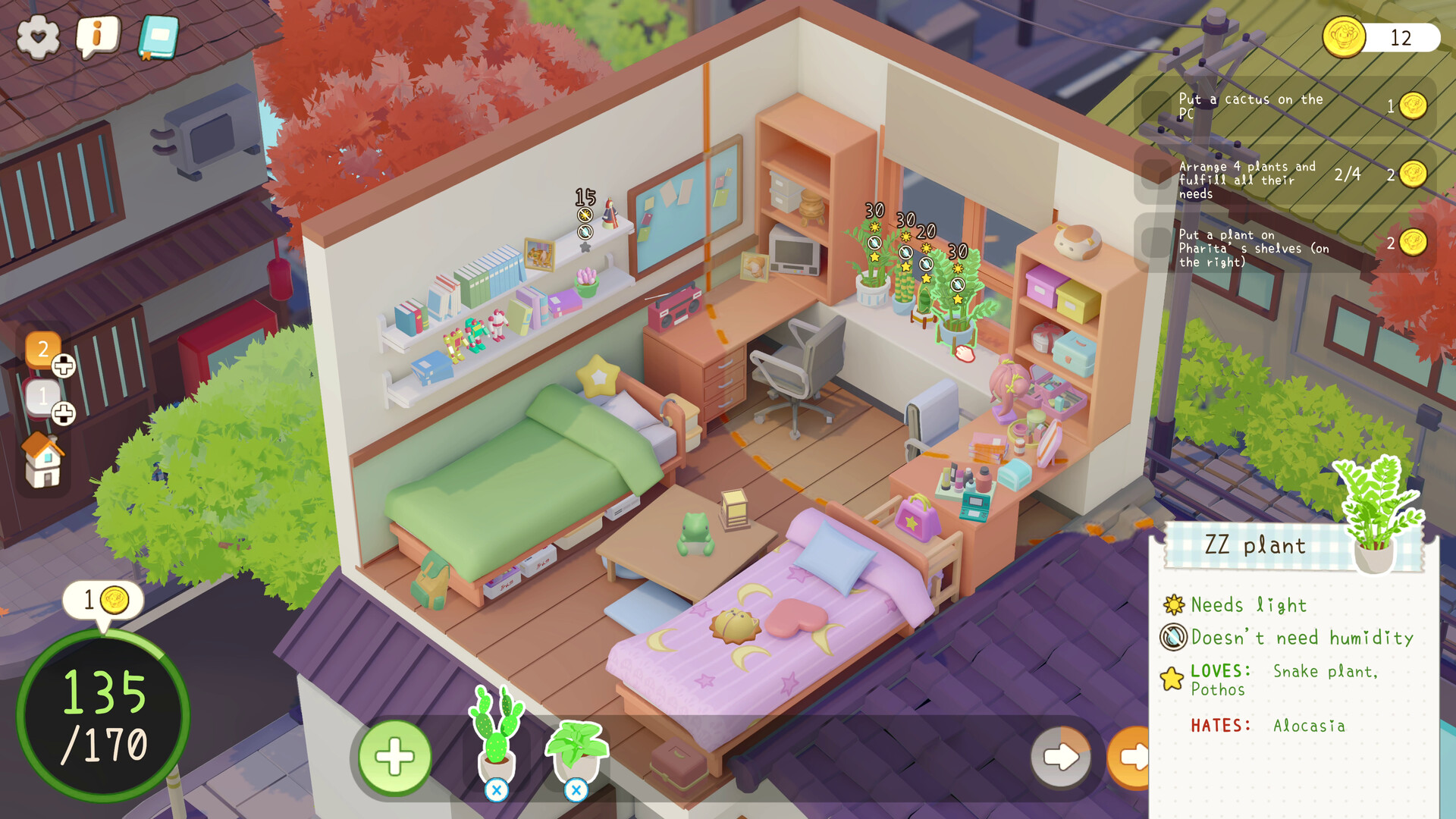Select the cactus sticker in the plant tray
This screenshot has width=1456, height=819.
point(497,728)
